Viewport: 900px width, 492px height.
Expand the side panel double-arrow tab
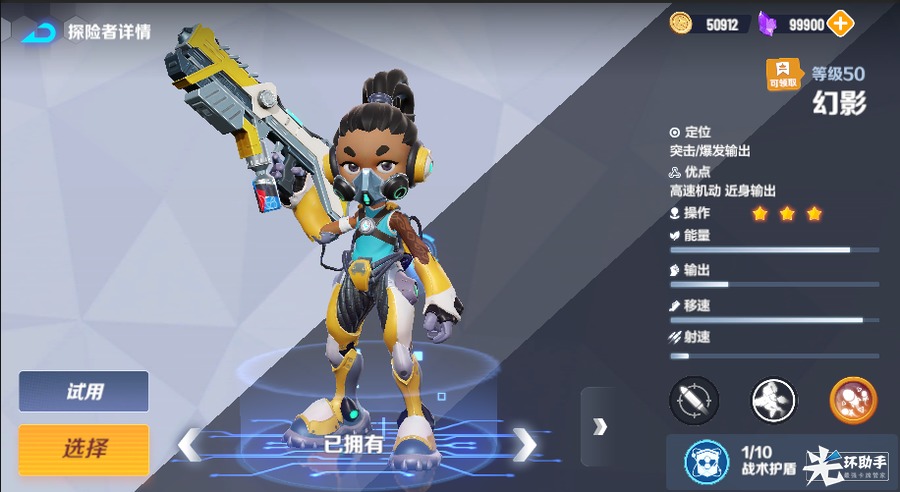[x=599, y=427]
